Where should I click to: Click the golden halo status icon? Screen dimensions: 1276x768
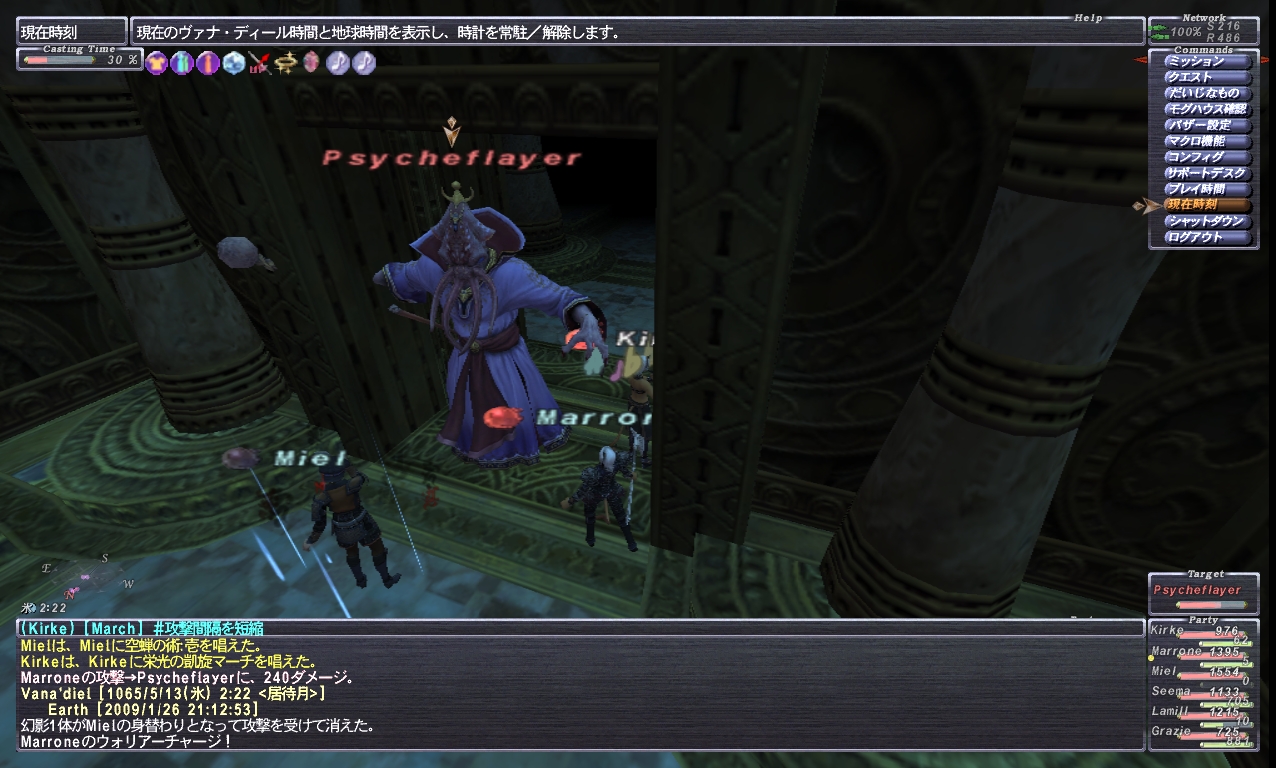[x=286, y=63]
